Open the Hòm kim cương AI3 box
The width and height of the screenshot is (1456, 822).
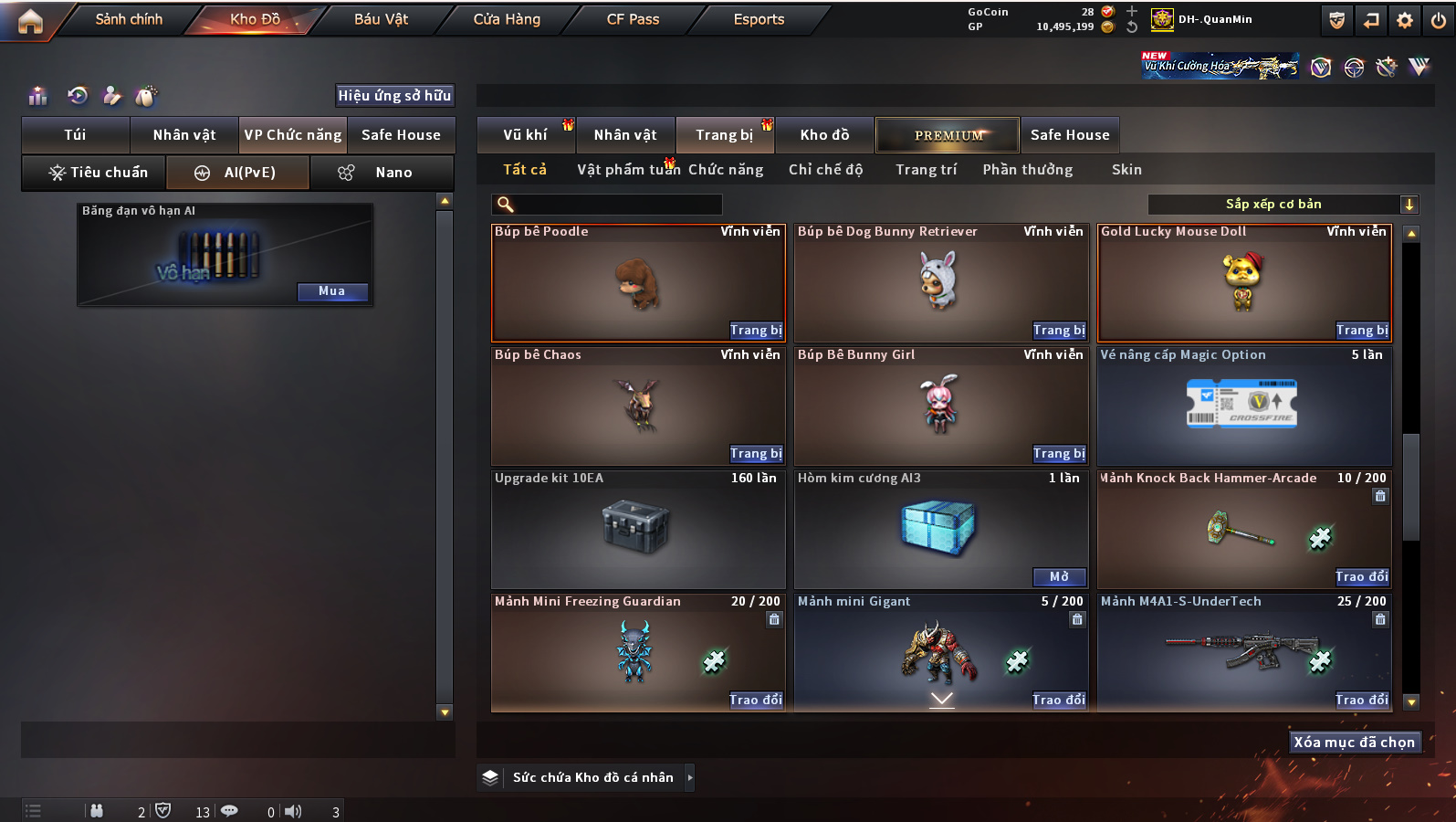[1059, 577]
